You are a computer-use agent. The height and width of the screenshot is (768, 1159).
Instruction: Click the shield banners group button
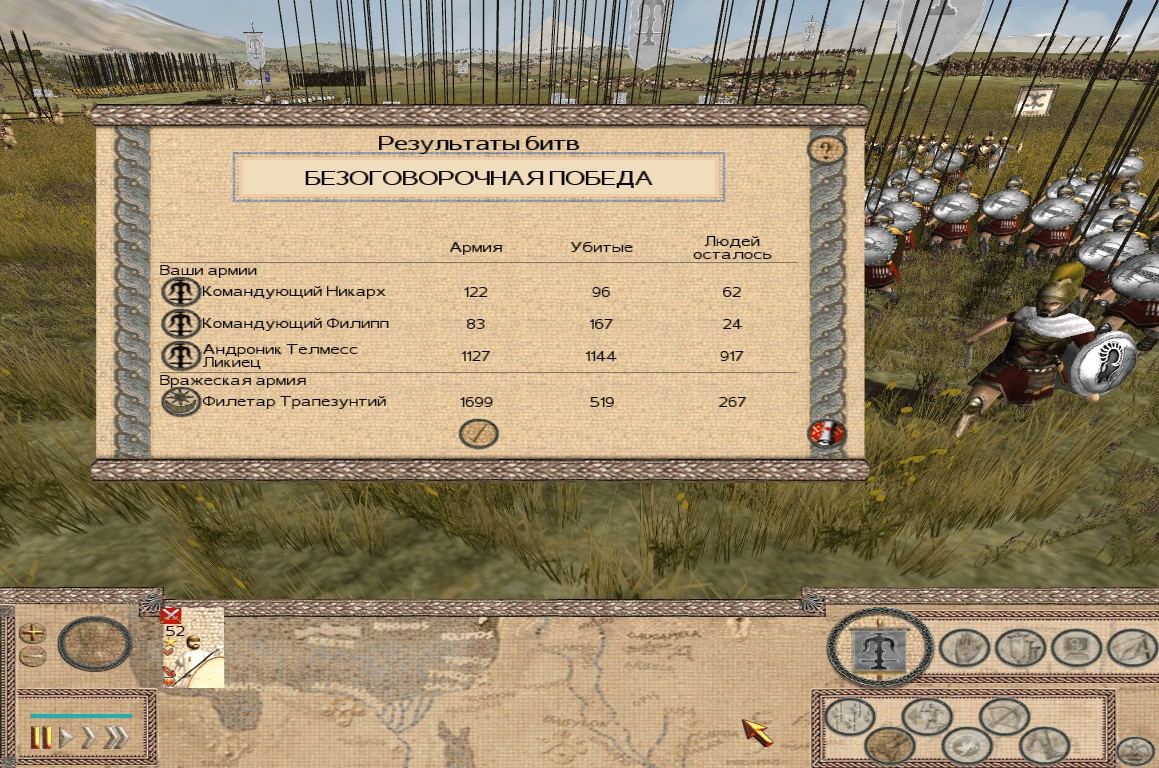(x=1020, y=648)
